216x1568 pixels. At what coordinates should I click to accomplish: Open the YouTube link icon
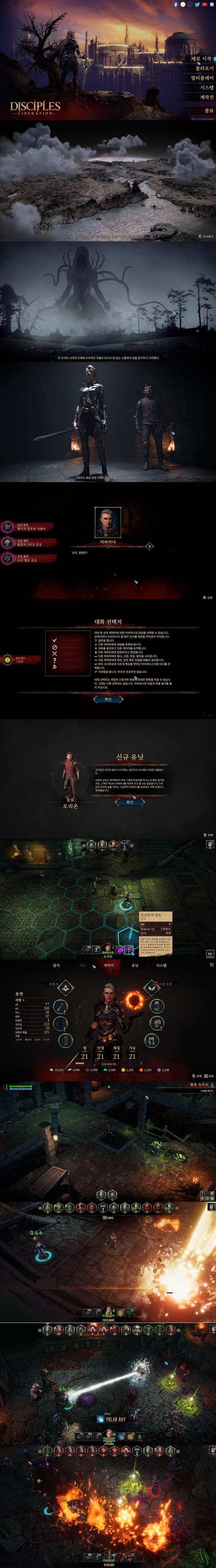pos(204,4)
